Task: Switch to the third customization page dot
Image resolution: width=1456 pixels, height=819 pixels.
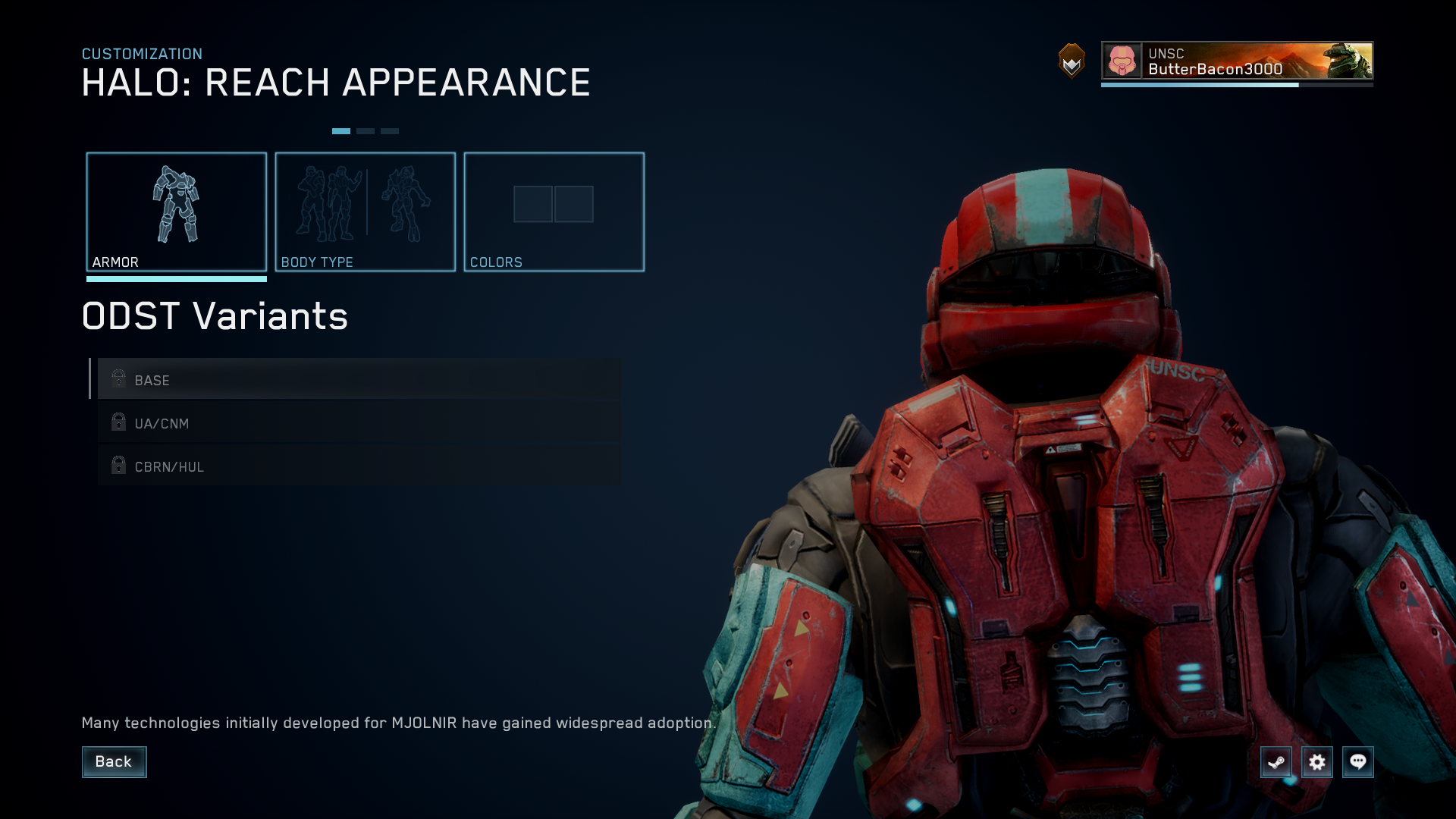Action: [391, 130]
